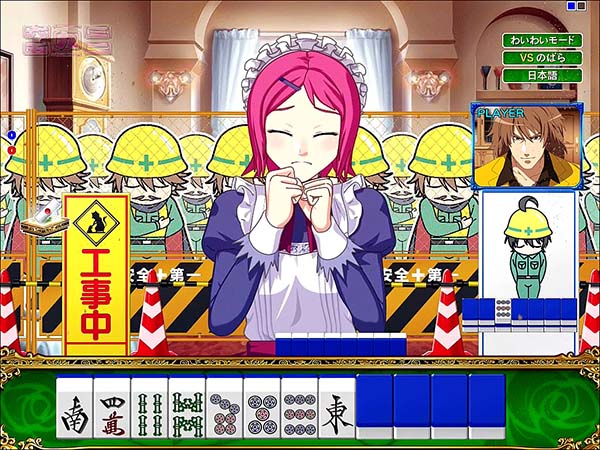Discard the five of circles tile
Viewport: 600px width, 450px height.
pos(262,411)
